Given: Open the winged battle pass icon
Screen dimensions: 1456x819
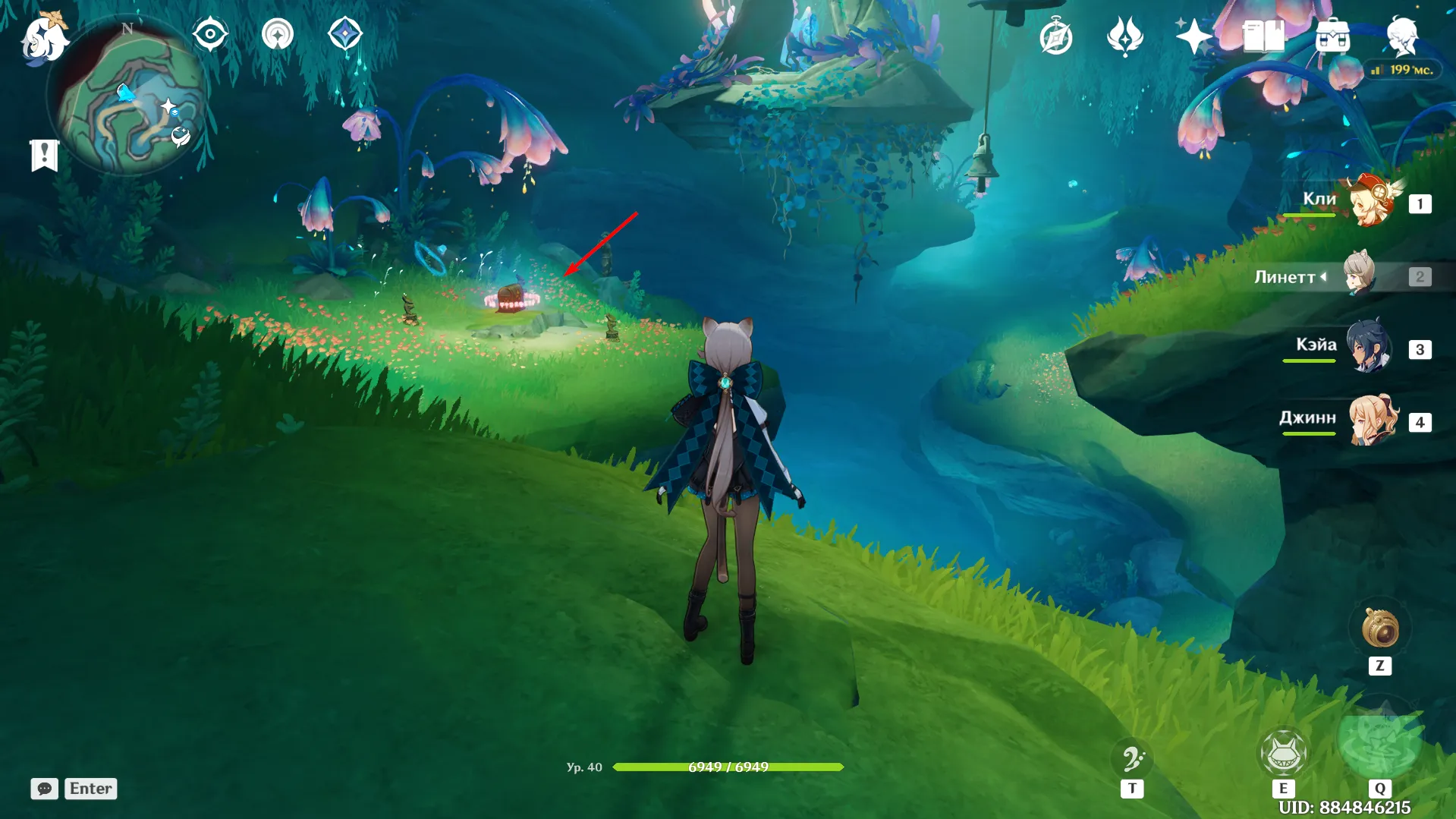Looking at the screenshot, I should click(x=1124, y=36).
